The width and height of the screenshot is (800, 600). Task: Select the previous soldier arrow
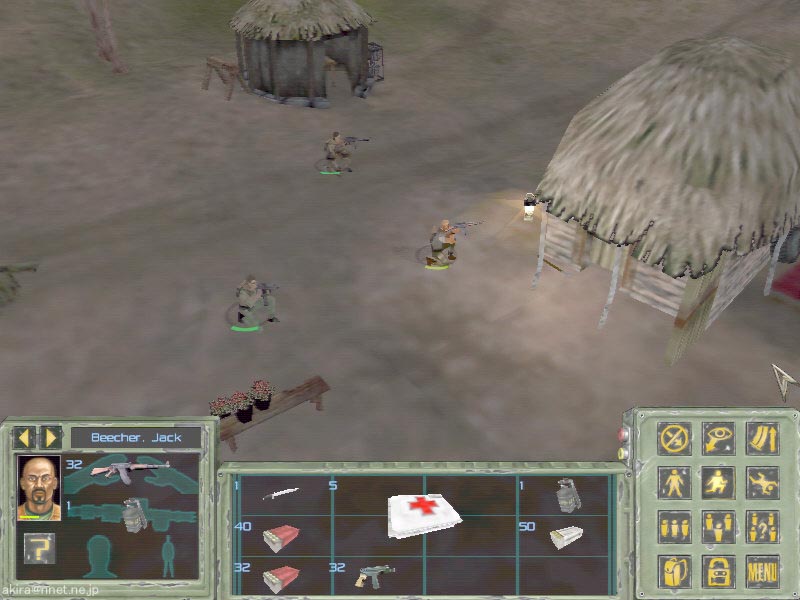tap(23, 437)
